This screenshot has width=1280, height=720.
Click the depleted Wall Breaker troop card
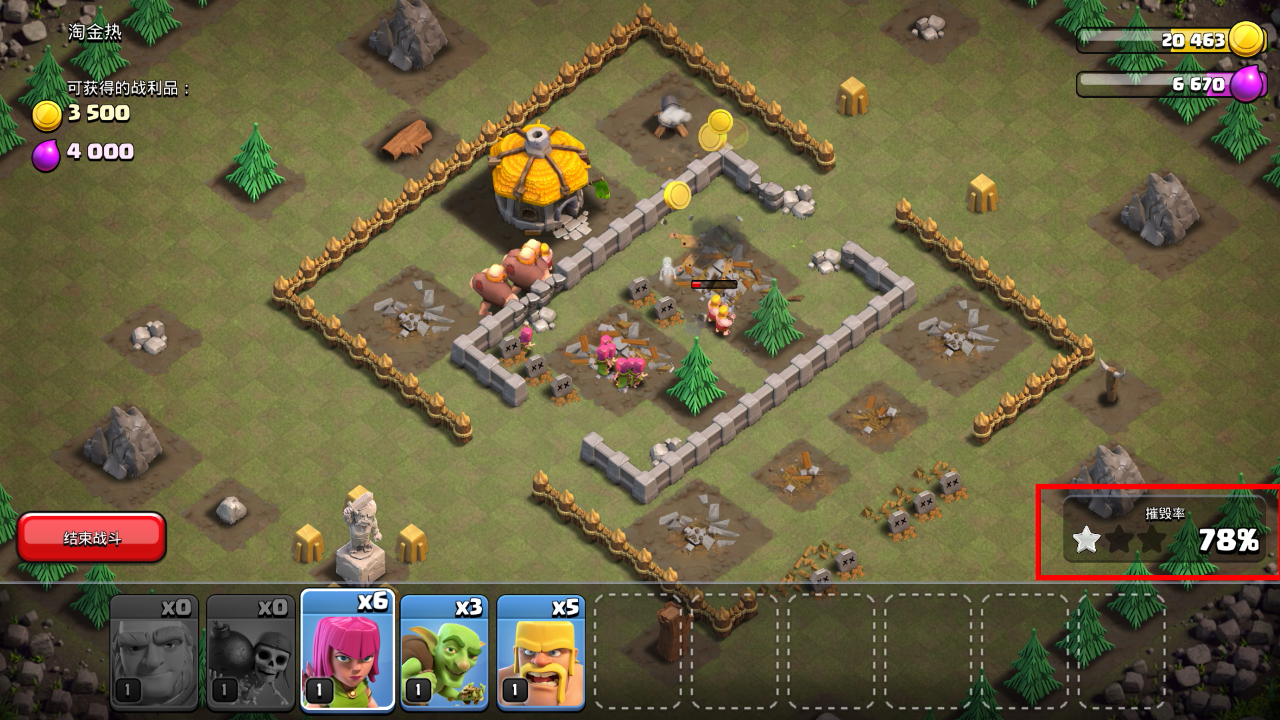pos(250,652)
